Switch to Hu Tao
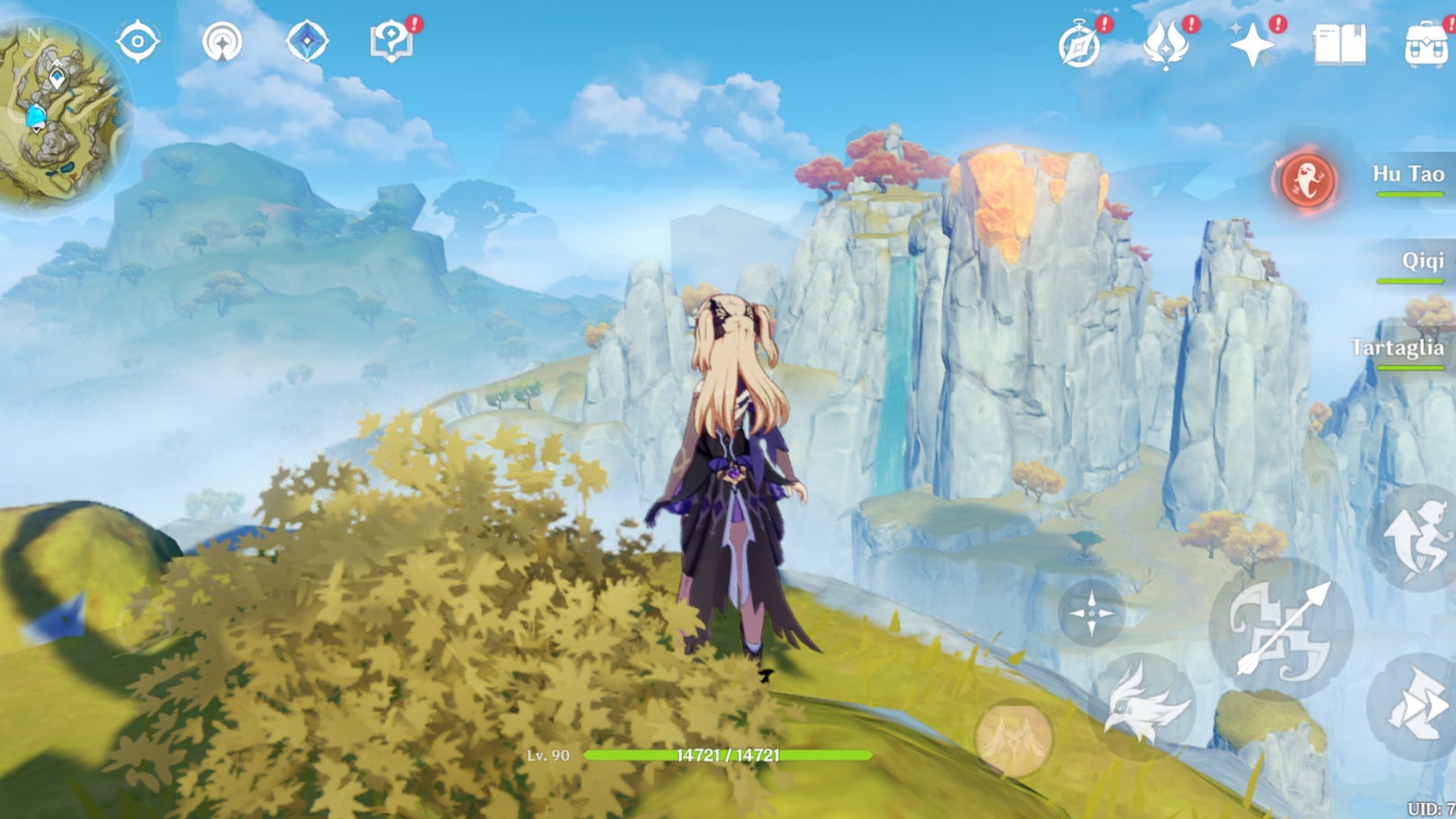The width and height of the screenshot is (1456, 819). (x=1407, y=175)
